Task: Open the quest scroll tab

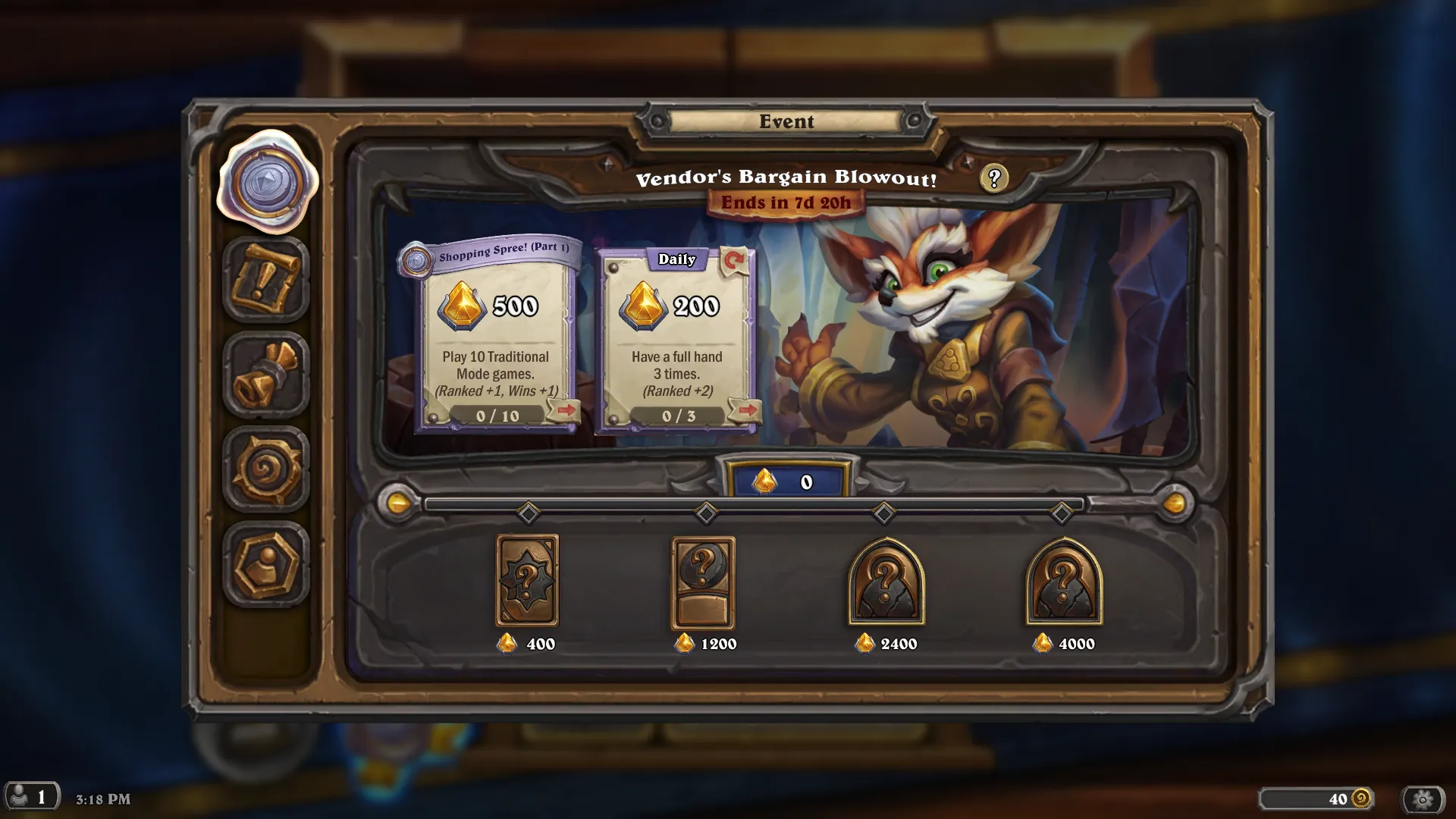Action: pyautogui.click(x=266, y=279)
